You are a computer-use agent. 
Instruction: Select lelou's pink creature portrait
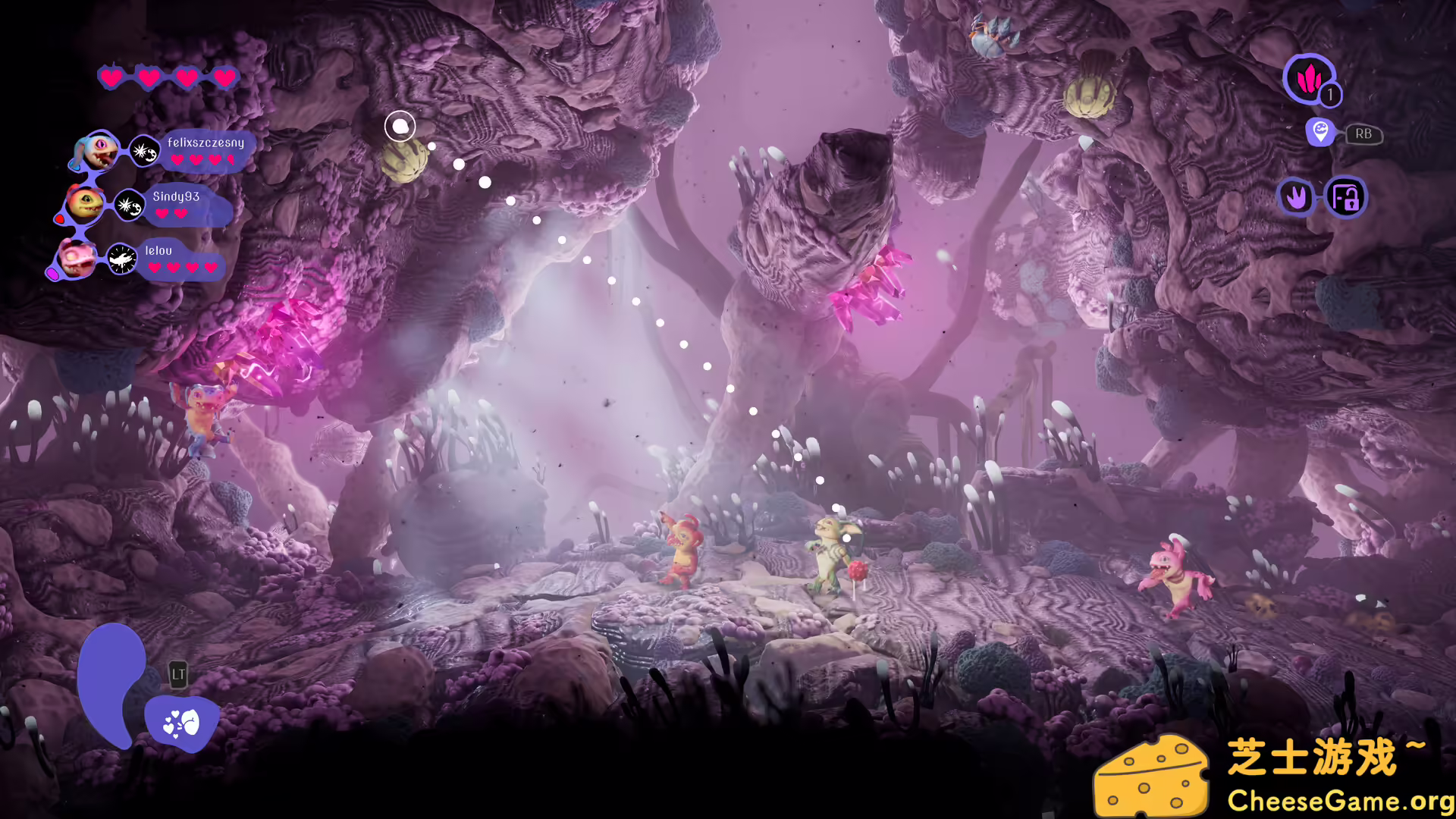(77, 259)
